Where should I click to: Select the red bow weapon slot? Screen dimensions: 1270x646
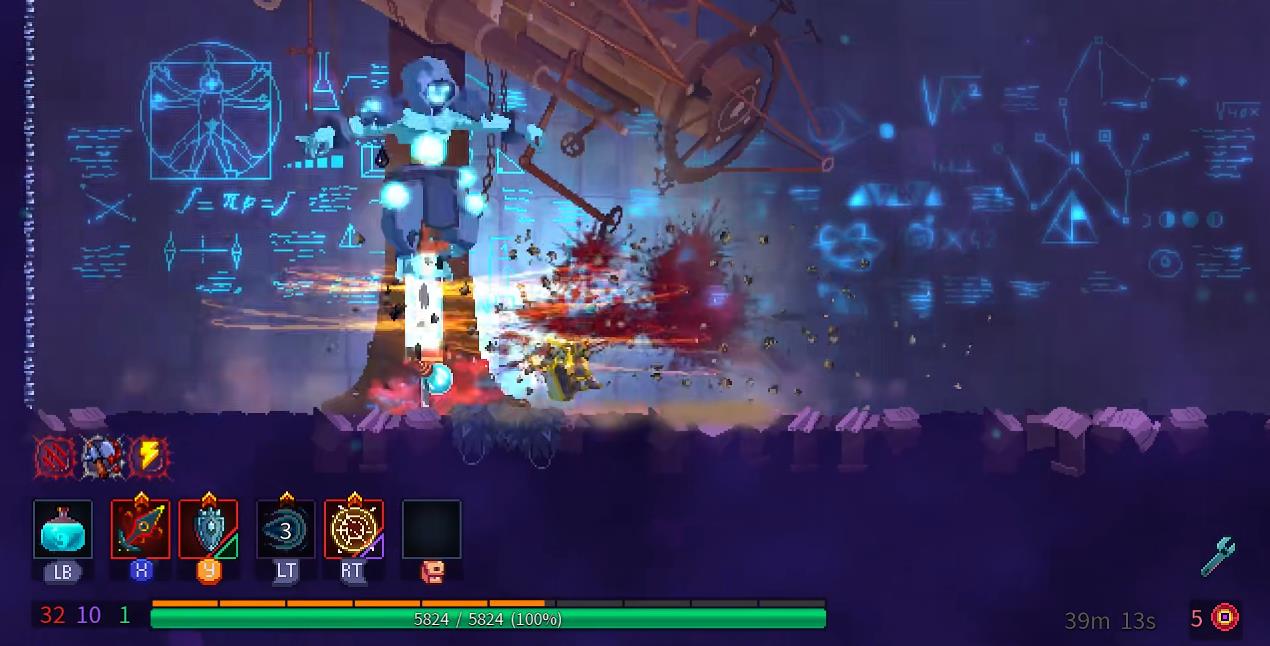click(140, 530)
